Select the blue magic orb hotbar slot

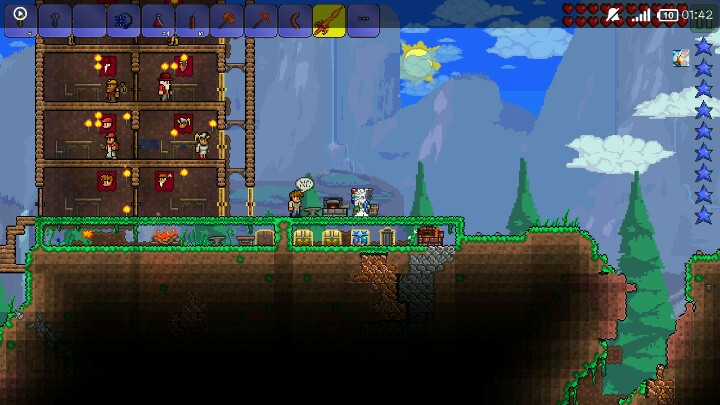(124, 19)
